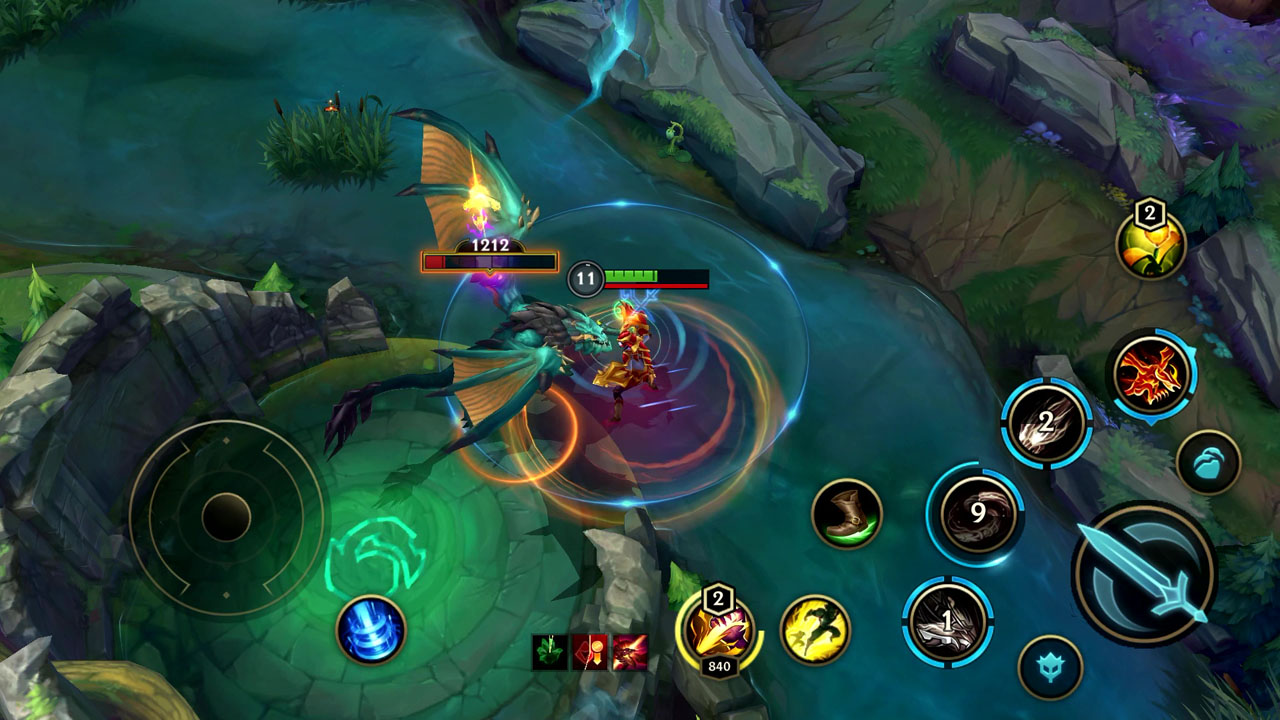Tap the turret-targeting attack button
Image resolution: width=1280 pixels, height=720 pixels.
tap(1050, 667)
